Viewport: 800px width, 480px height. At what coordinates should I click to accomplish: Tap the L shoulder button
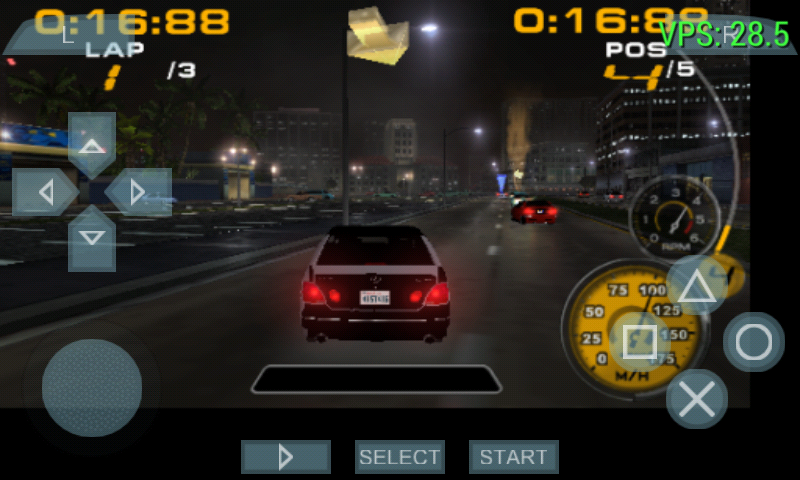(x=68, y=34)
